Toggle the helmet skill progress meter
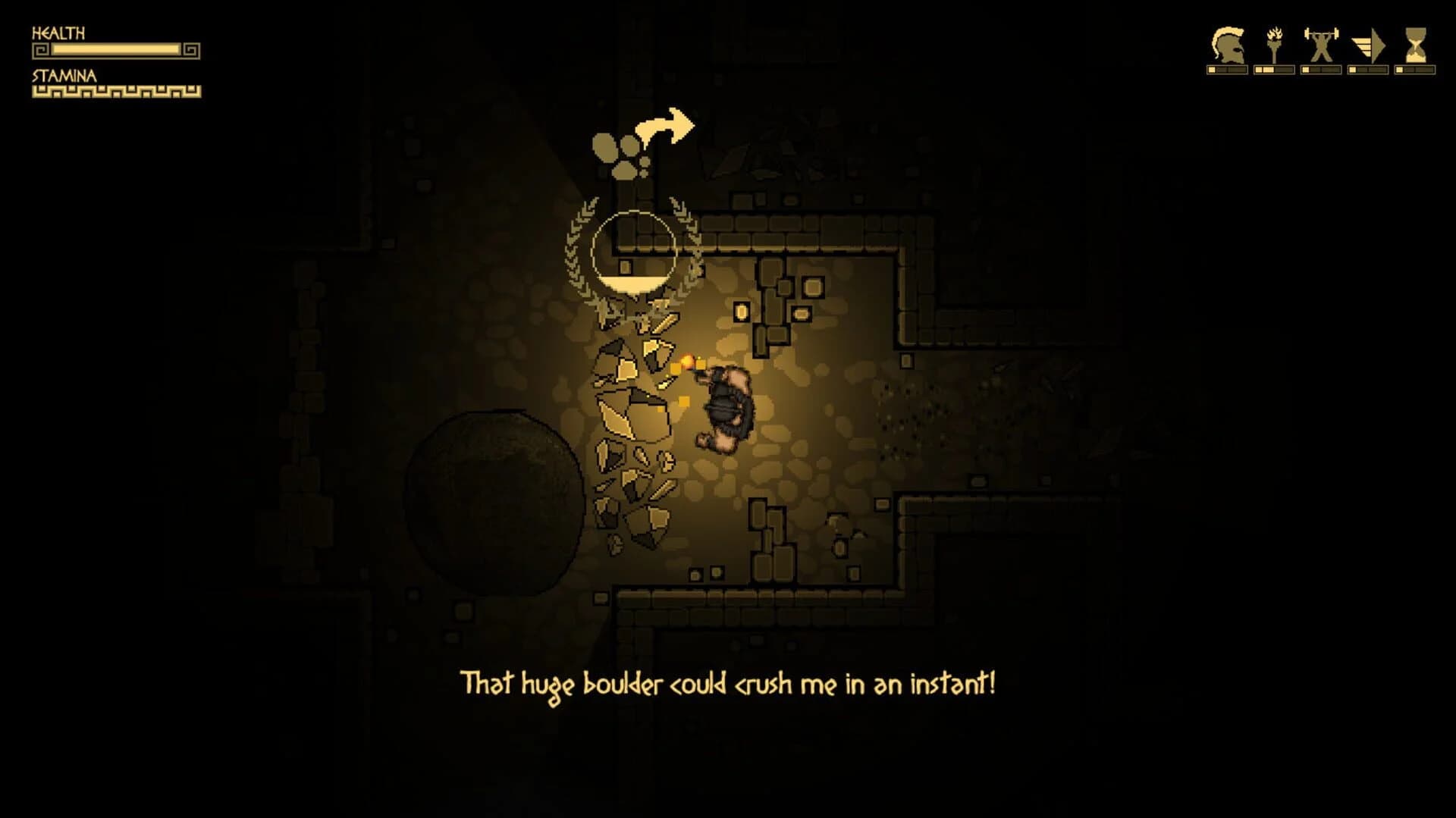 1227,71
